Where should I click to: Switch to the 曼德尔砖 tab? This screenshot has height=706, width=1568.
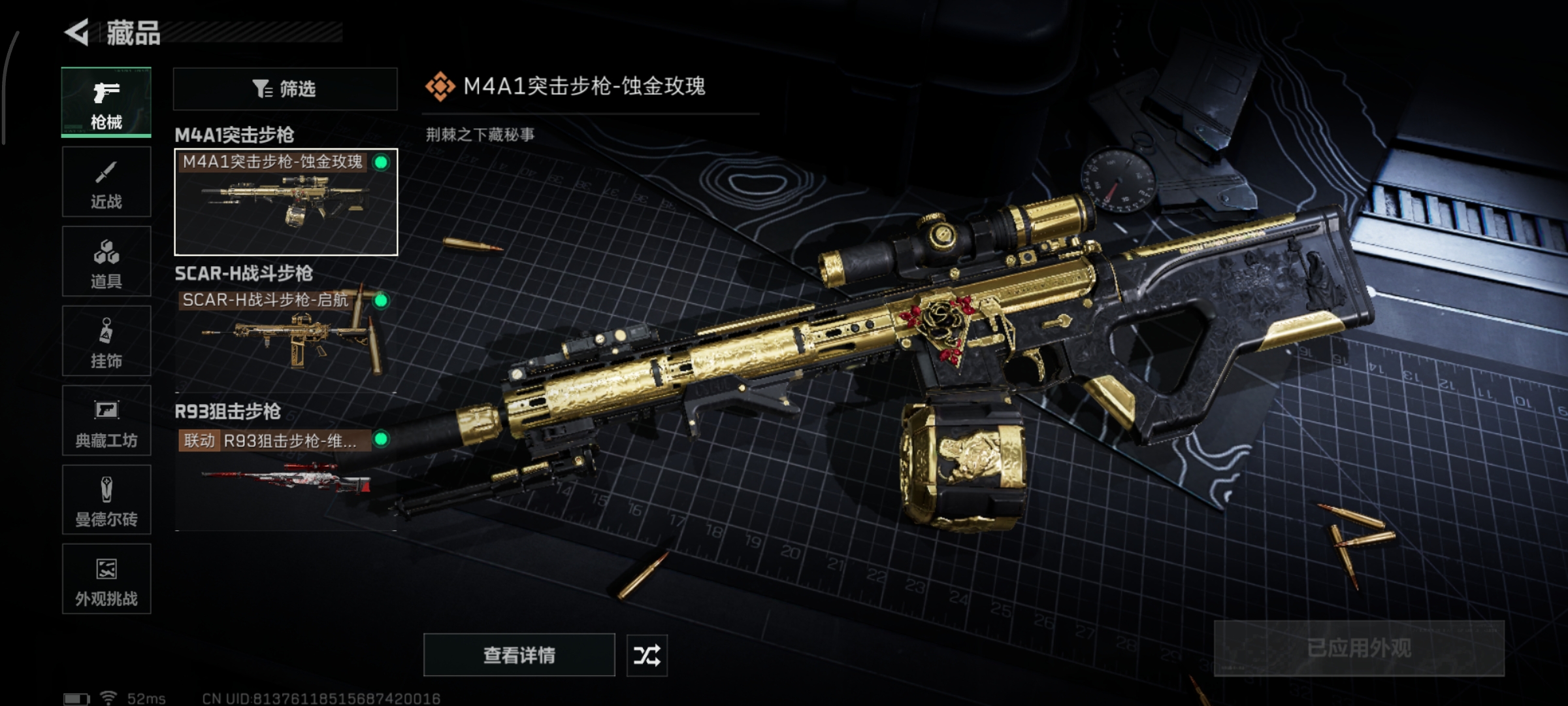tap(106, 500)
